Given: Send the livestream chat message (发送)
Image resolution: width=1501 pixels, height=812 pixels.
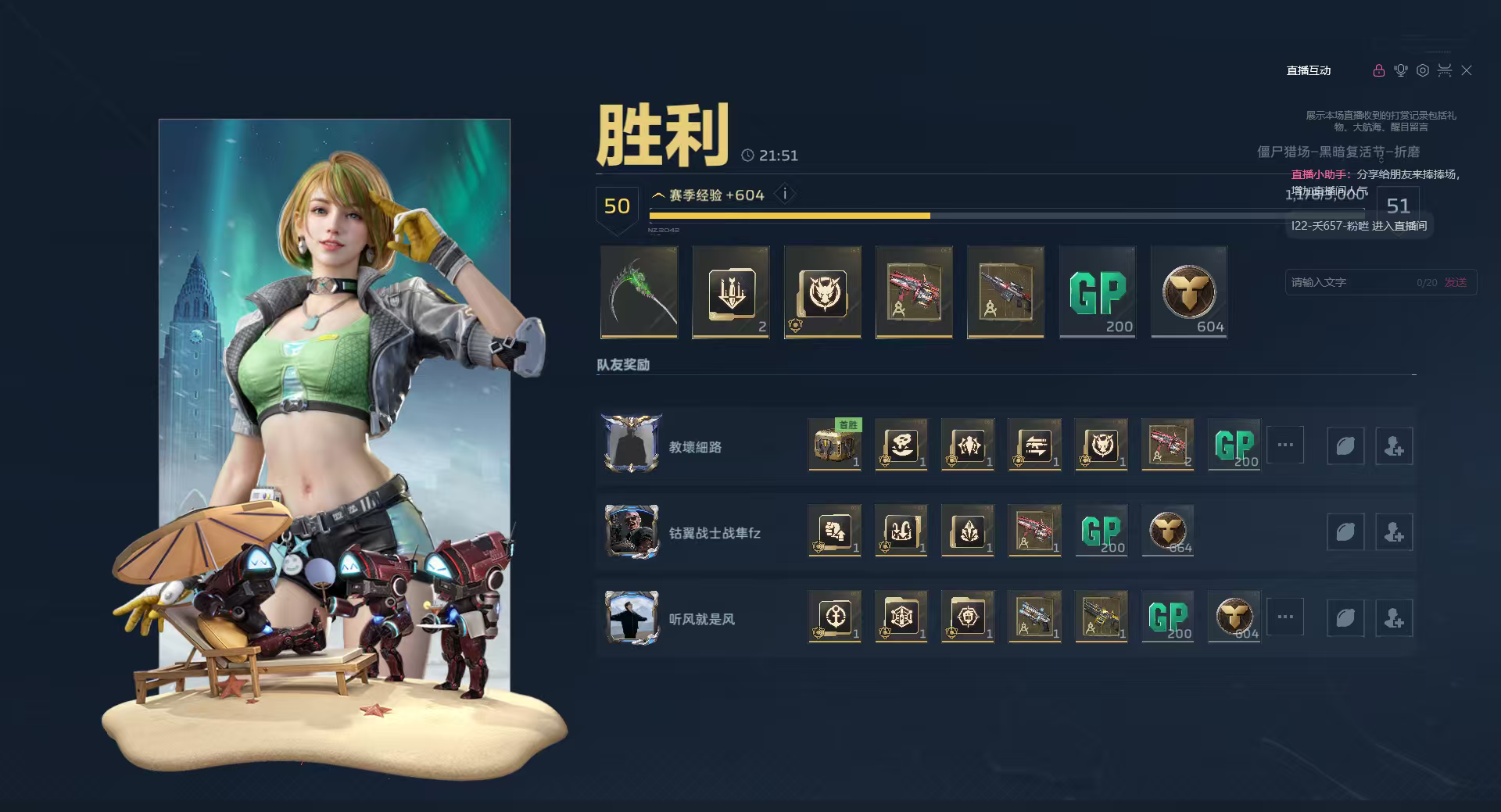Looking at the screenshot, I should click(x=1456, y=282).
